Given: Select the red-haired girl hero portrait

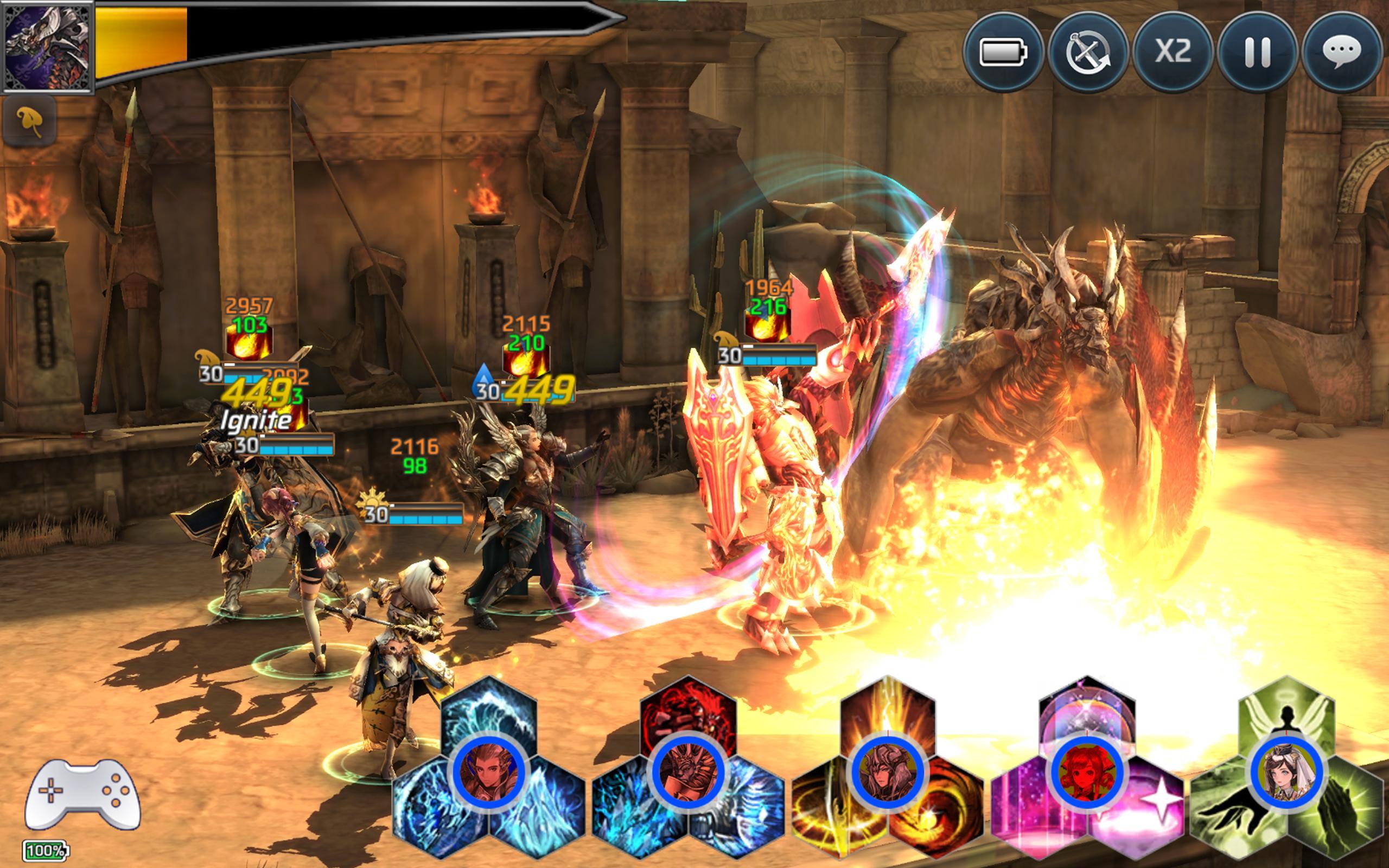Looking at the screenshot, I should click(x=1086, y=772).
